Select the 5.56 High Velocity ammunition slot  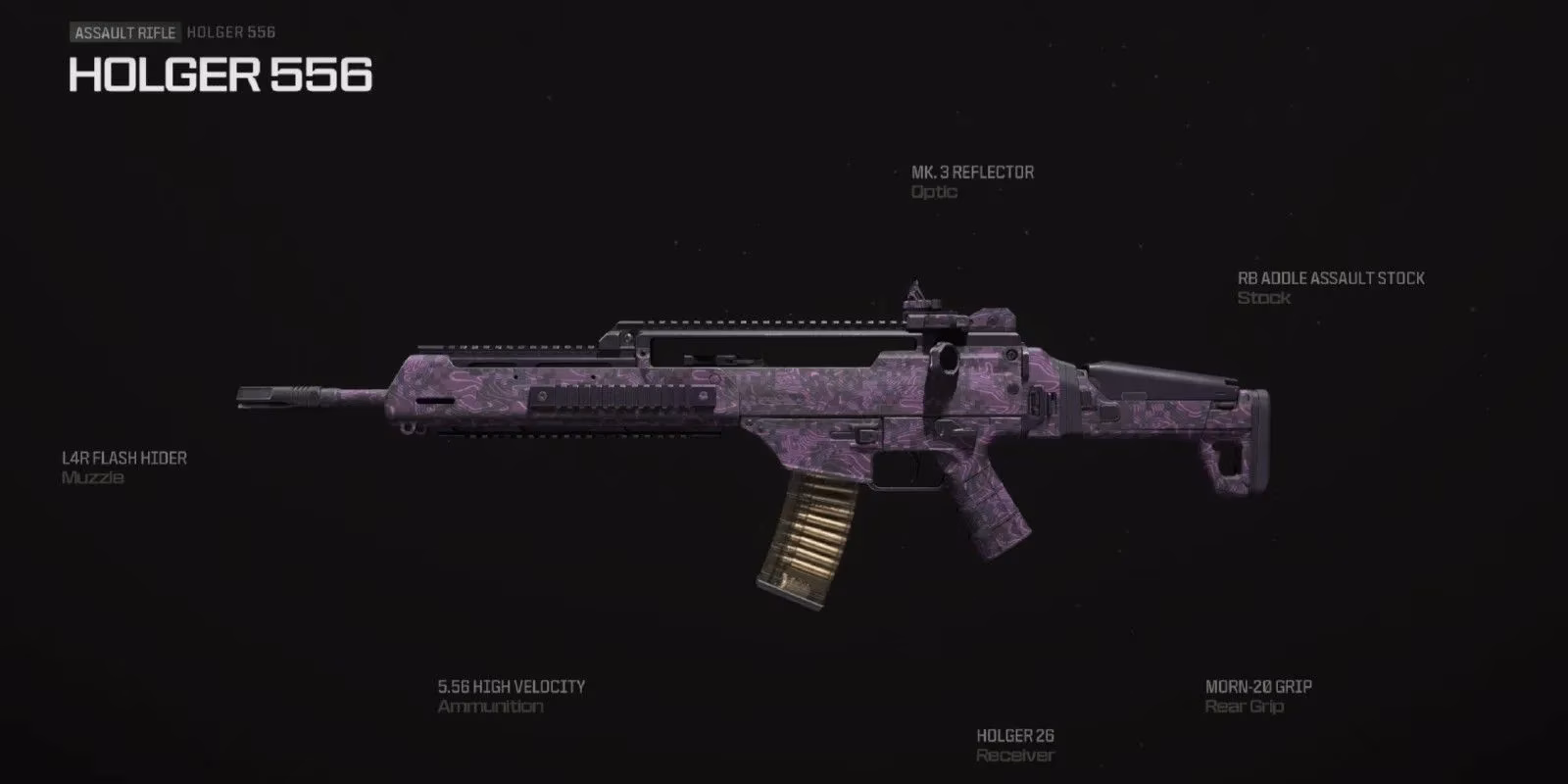coord(511,686)
